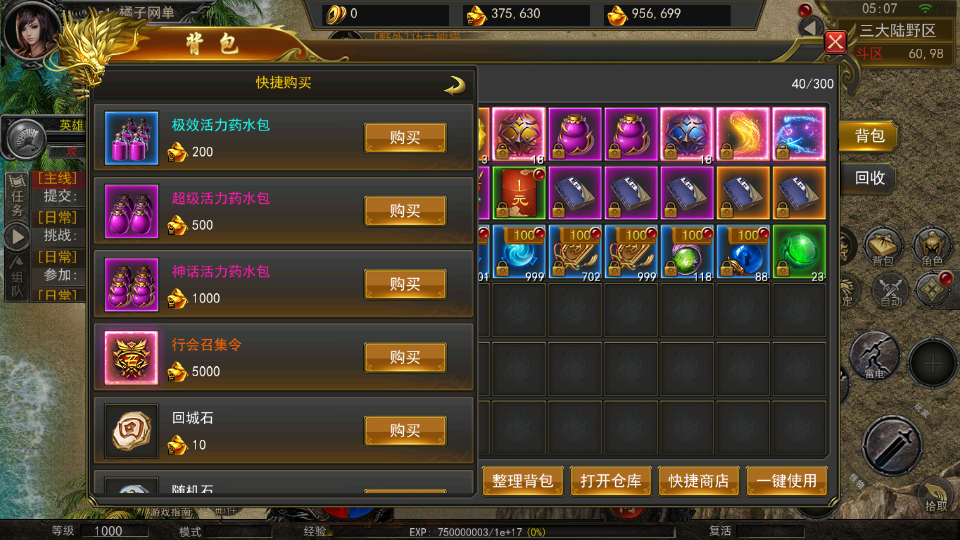Click 整理背包 to sort the bag
Viewport: 960px width, 540px height.
[x=523, y=481]
